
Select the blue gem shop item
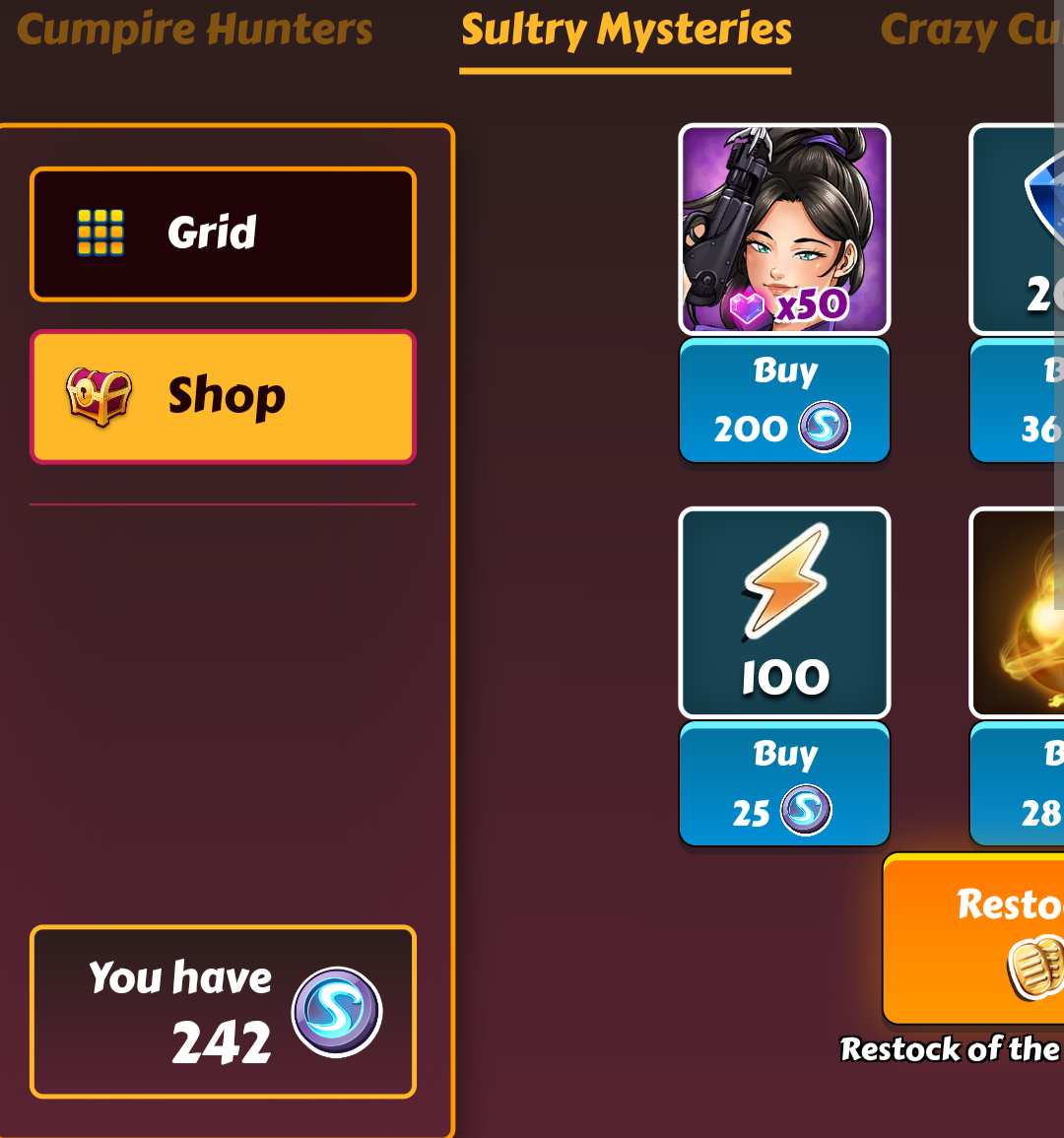(1019, 229)
